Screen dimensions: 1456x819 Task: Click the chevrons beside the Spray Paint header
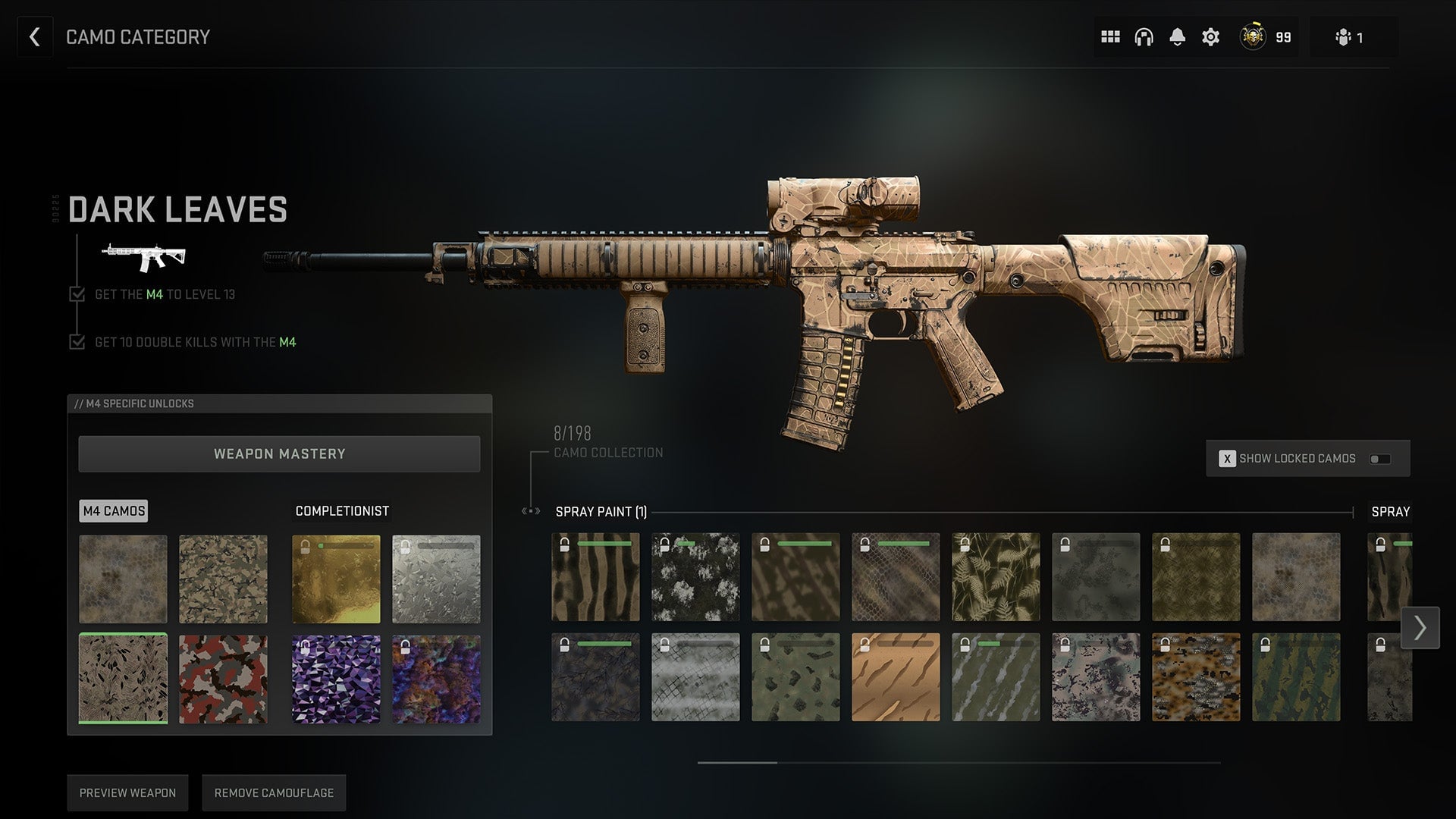529,512
